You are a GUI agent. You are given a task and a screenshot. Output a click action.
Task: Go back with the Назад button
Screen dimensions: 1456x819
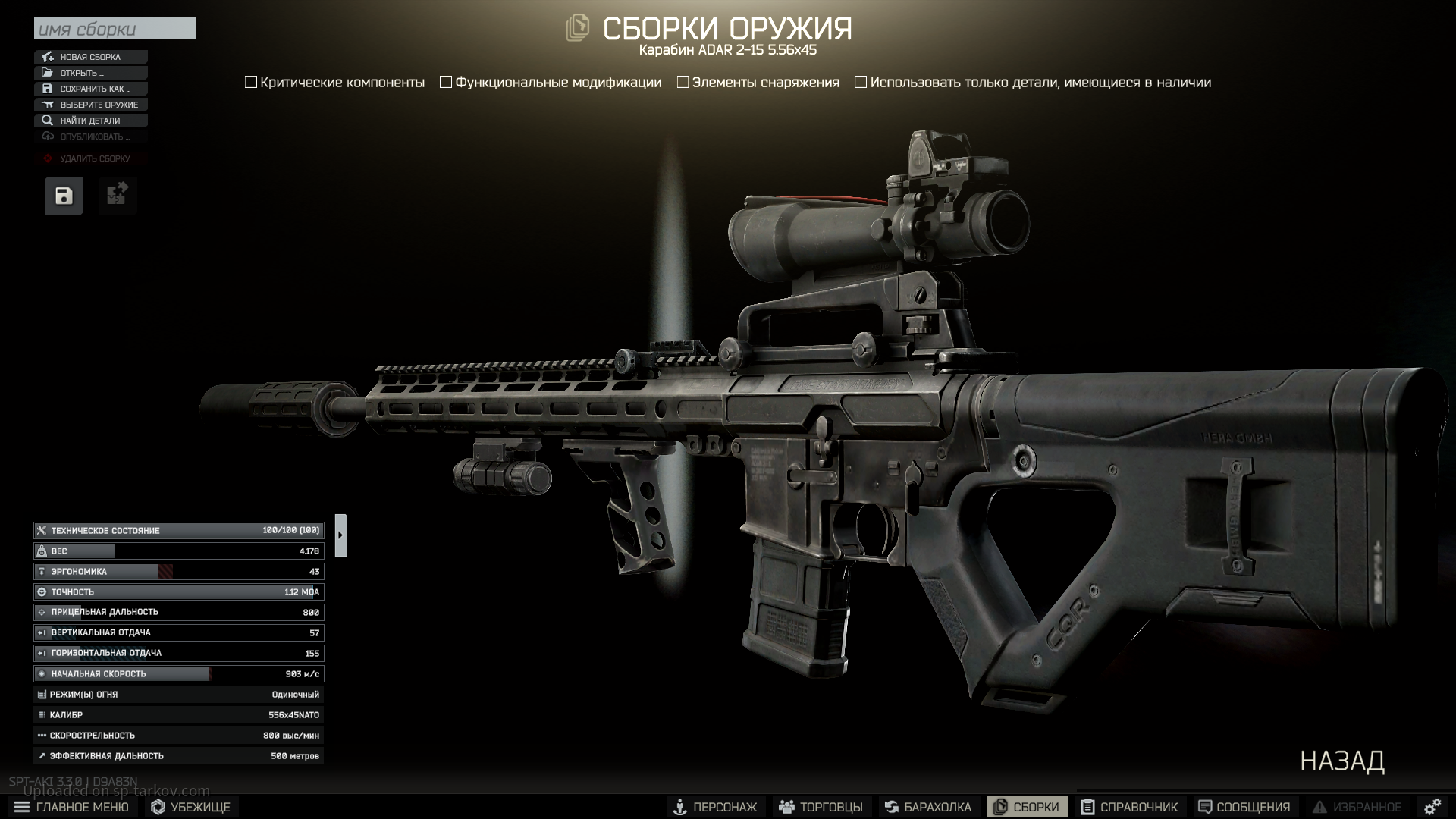click(x=1342, y=761)
